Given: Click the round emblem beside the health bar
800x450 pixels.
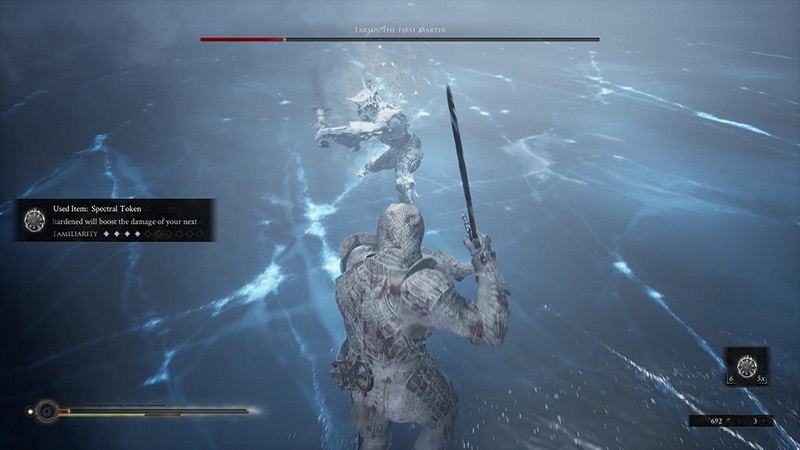Looking at the screenshot, I should [x=45, y=410].
